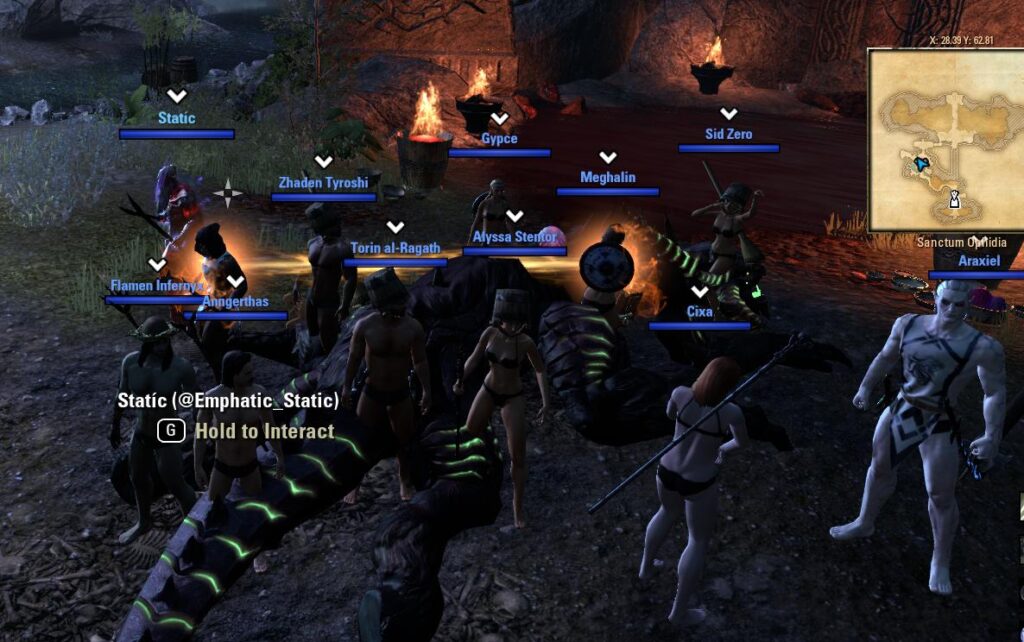This screenshot has height=642, width=1024.
Task: Click the blue player arrow on the minimap
Action: click(x=920, y=163)
